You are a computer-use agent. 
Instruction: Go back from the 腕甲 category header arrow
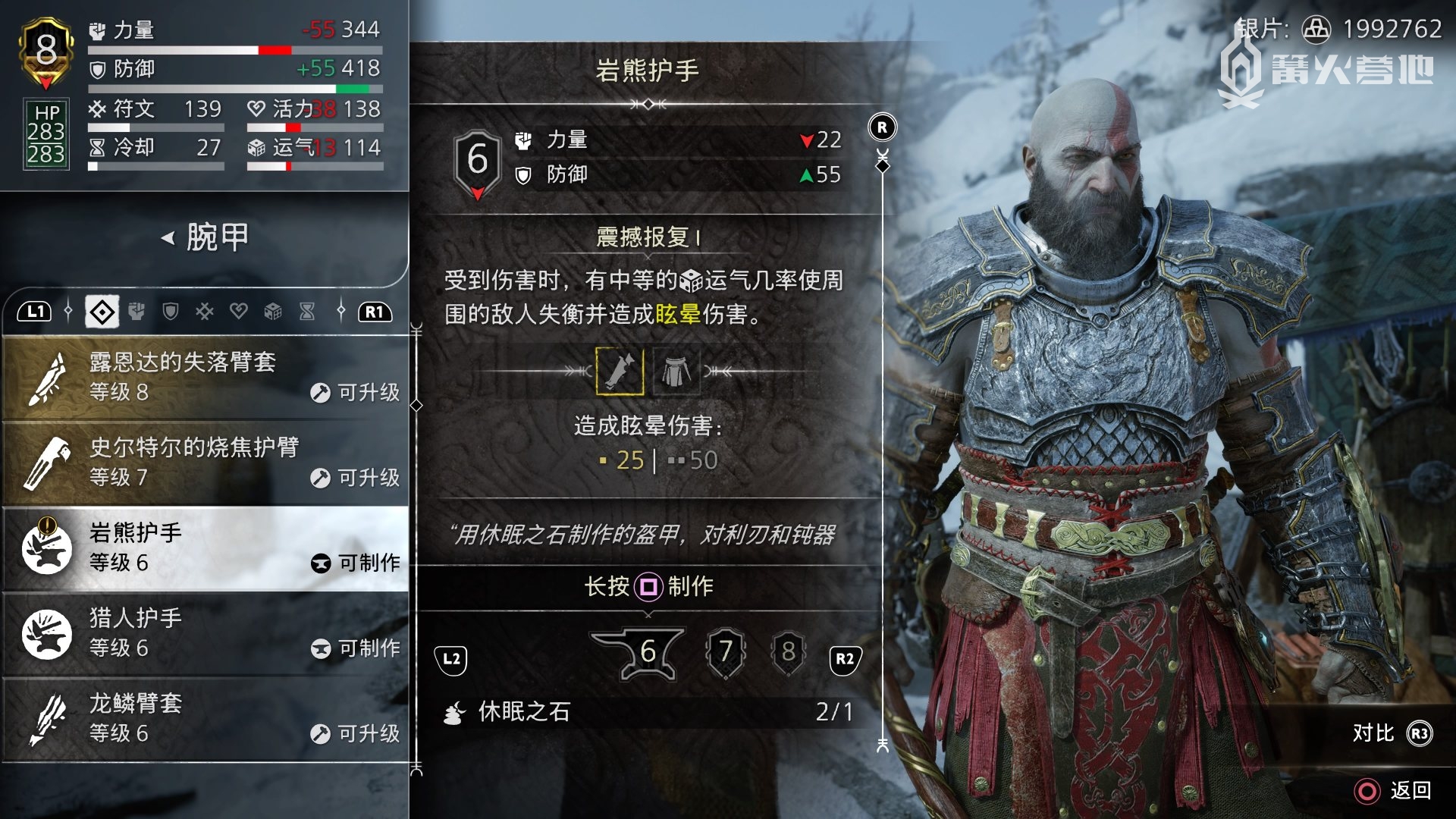(168, 238)
